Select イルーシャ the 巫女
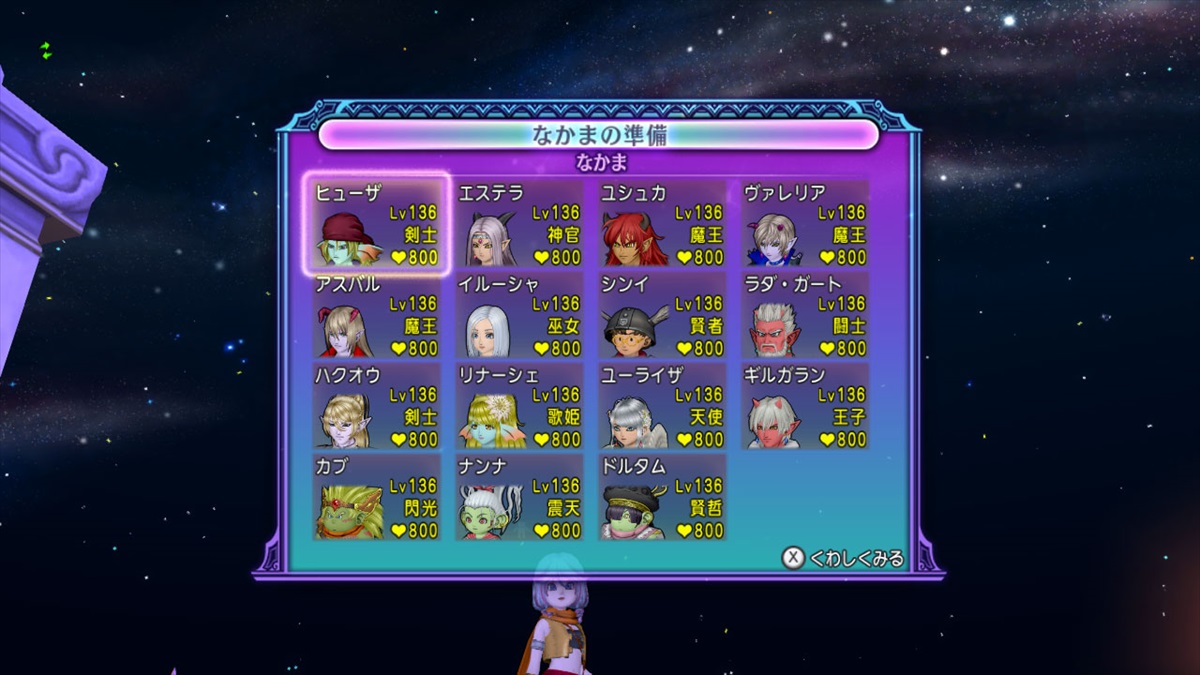The height and width of the screenshot is (675, 1200). (x=519, y=315)
